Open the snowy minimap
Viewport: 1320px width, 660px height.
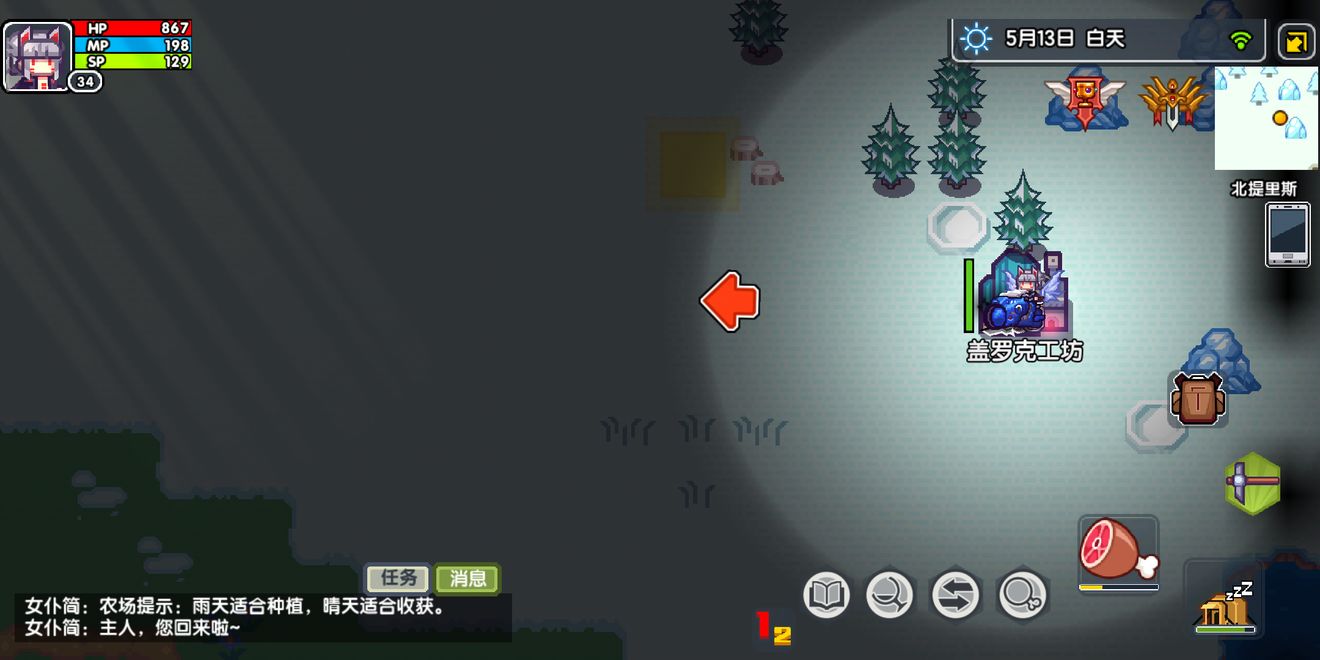point(1266,118)
